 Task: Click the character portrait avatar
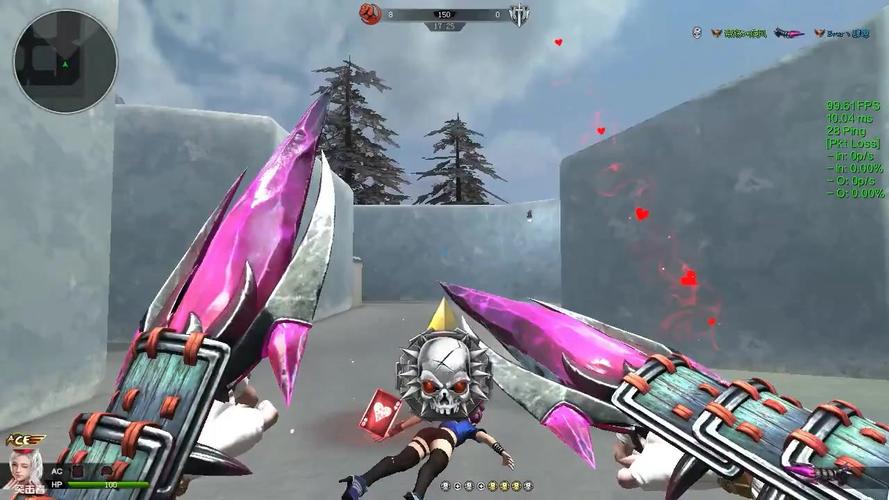click(24, 469)
